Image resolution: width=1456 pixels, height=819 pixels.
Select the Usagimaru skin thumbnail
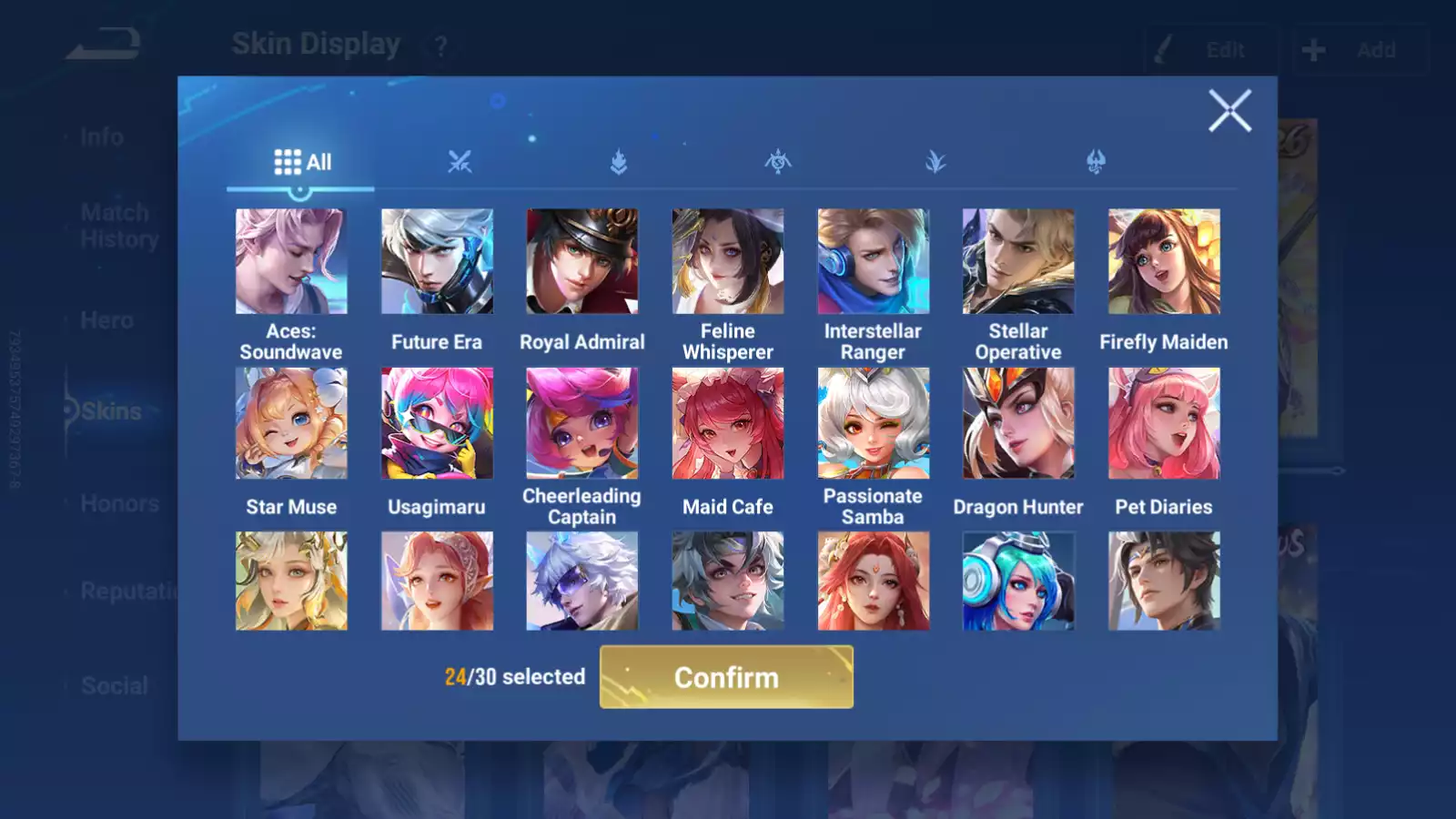coord(436,423)
